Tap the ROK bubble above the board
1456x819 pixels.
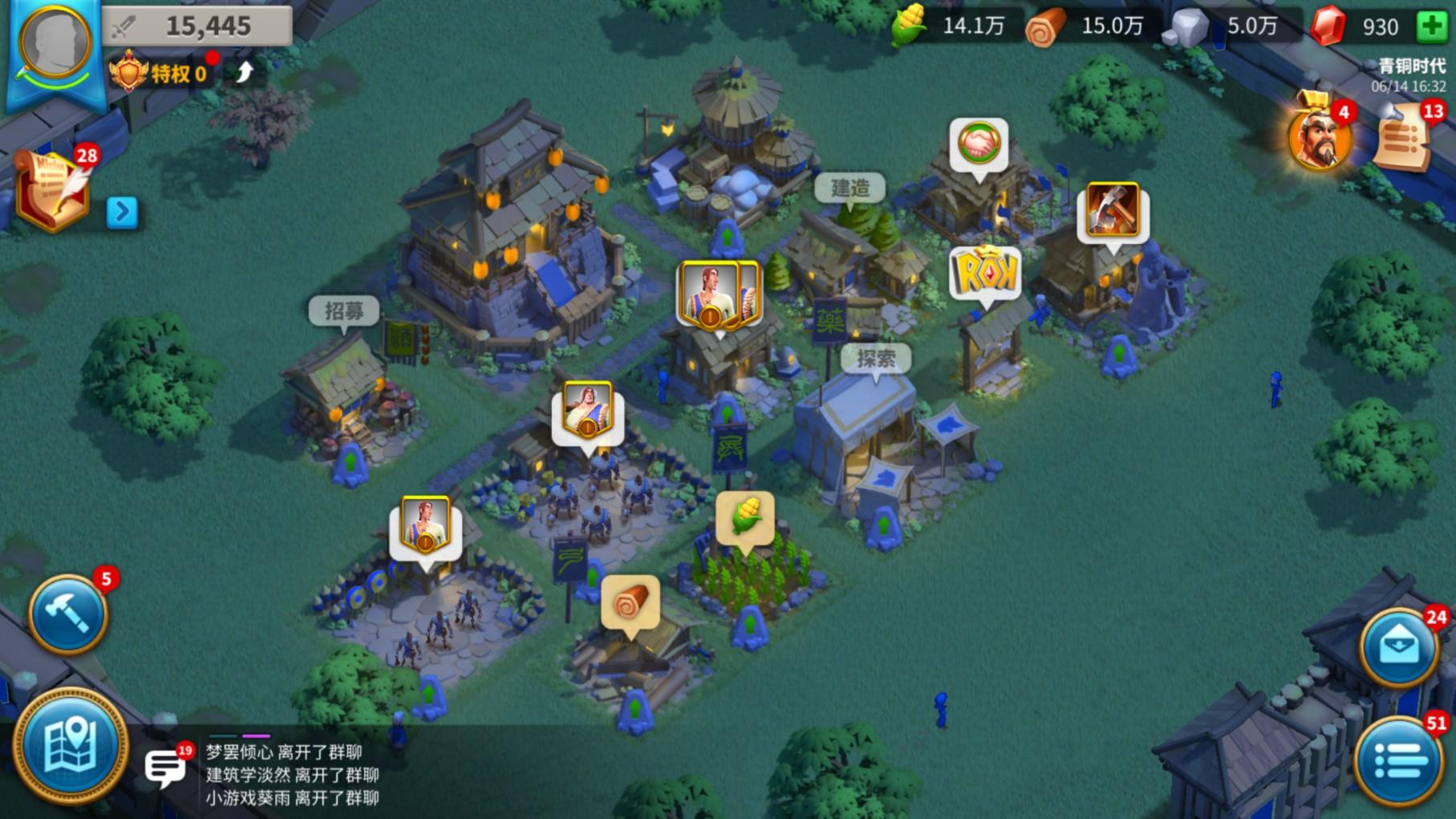984,274
